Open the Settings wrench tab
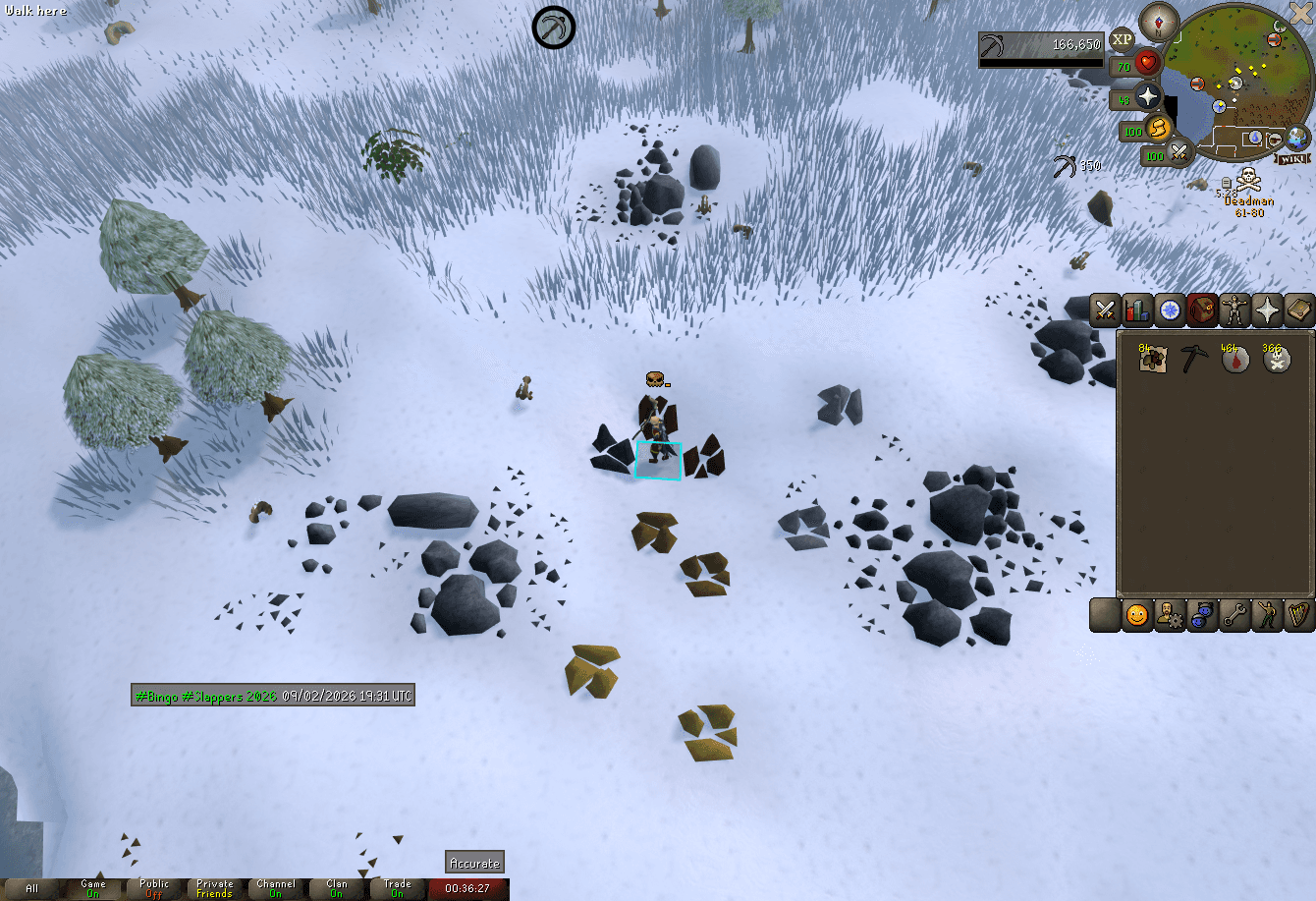The image size is (1316, 901). point(1234,614)
